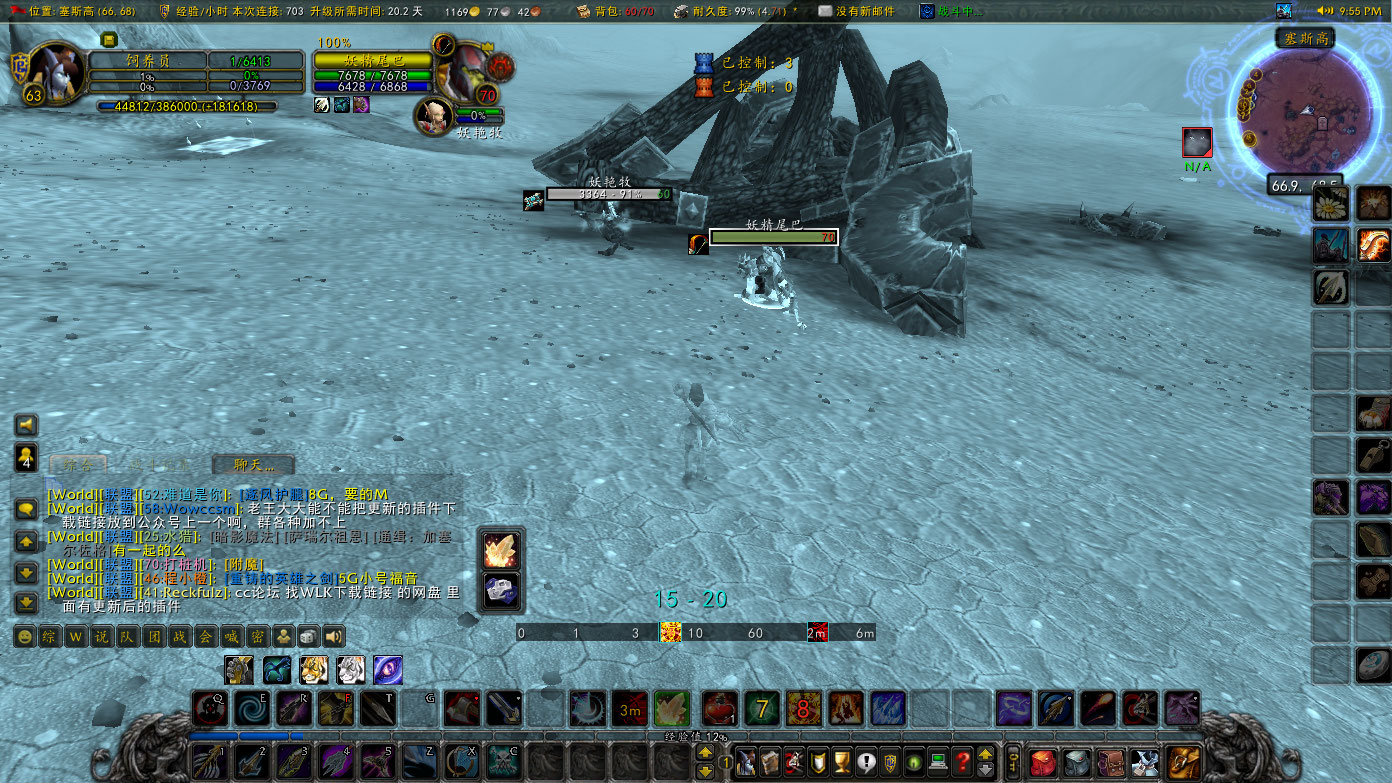
Task: Open character info in the micro menu
Action: [746, 762]
